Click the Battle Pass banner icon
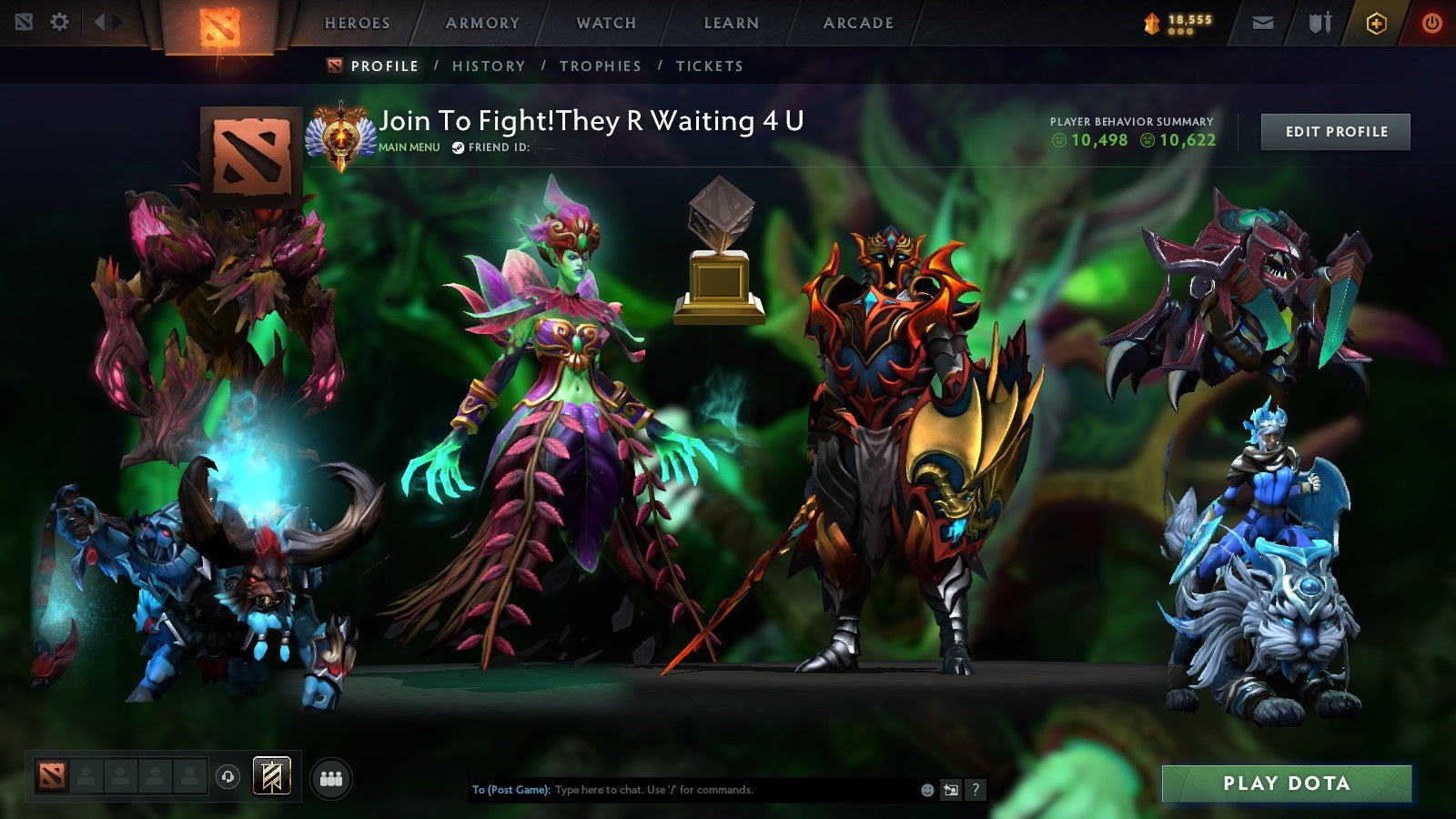 pyautogui.click(x=271, y=778)
